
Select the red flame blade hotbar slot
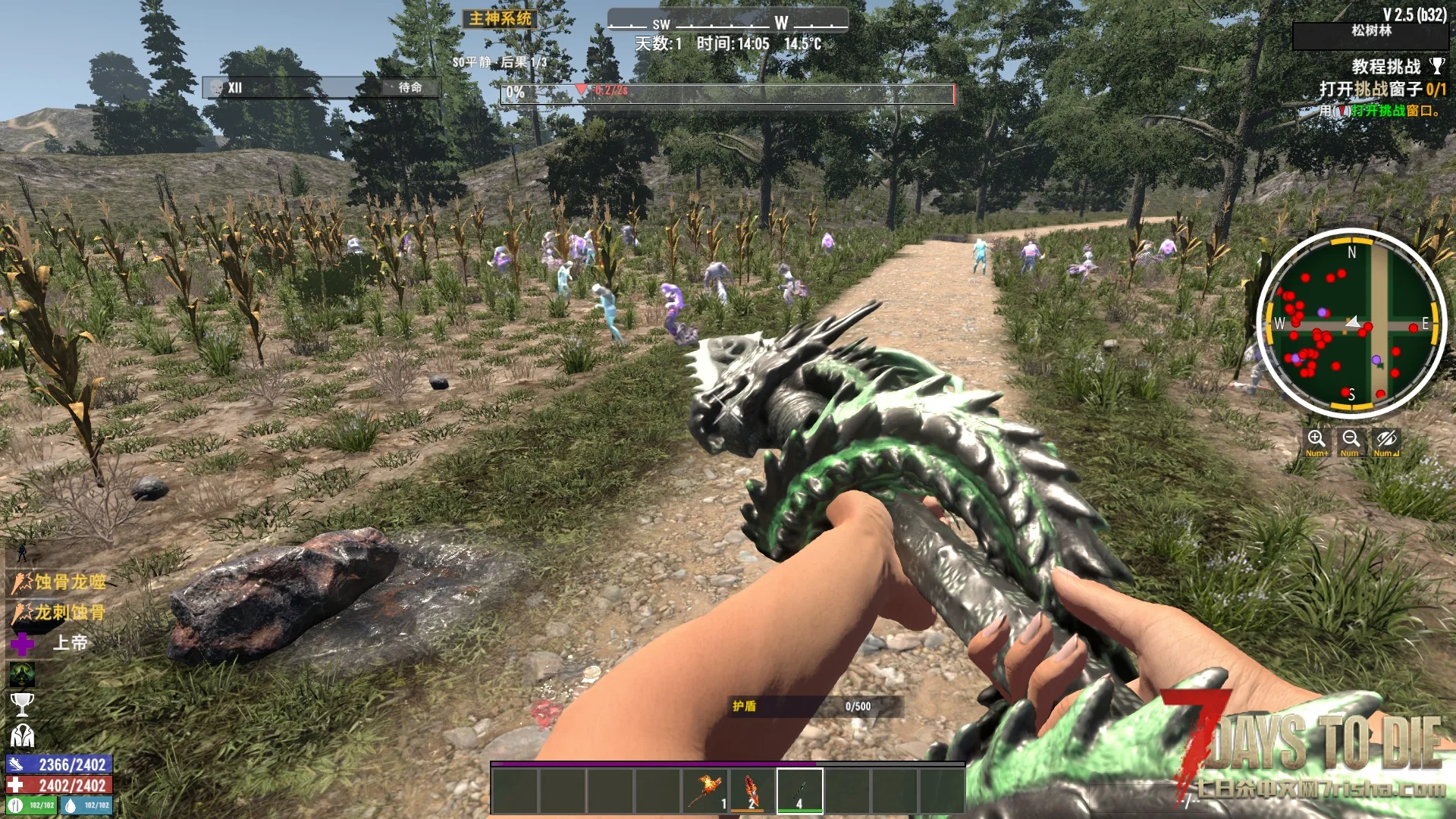pos(752,790)
